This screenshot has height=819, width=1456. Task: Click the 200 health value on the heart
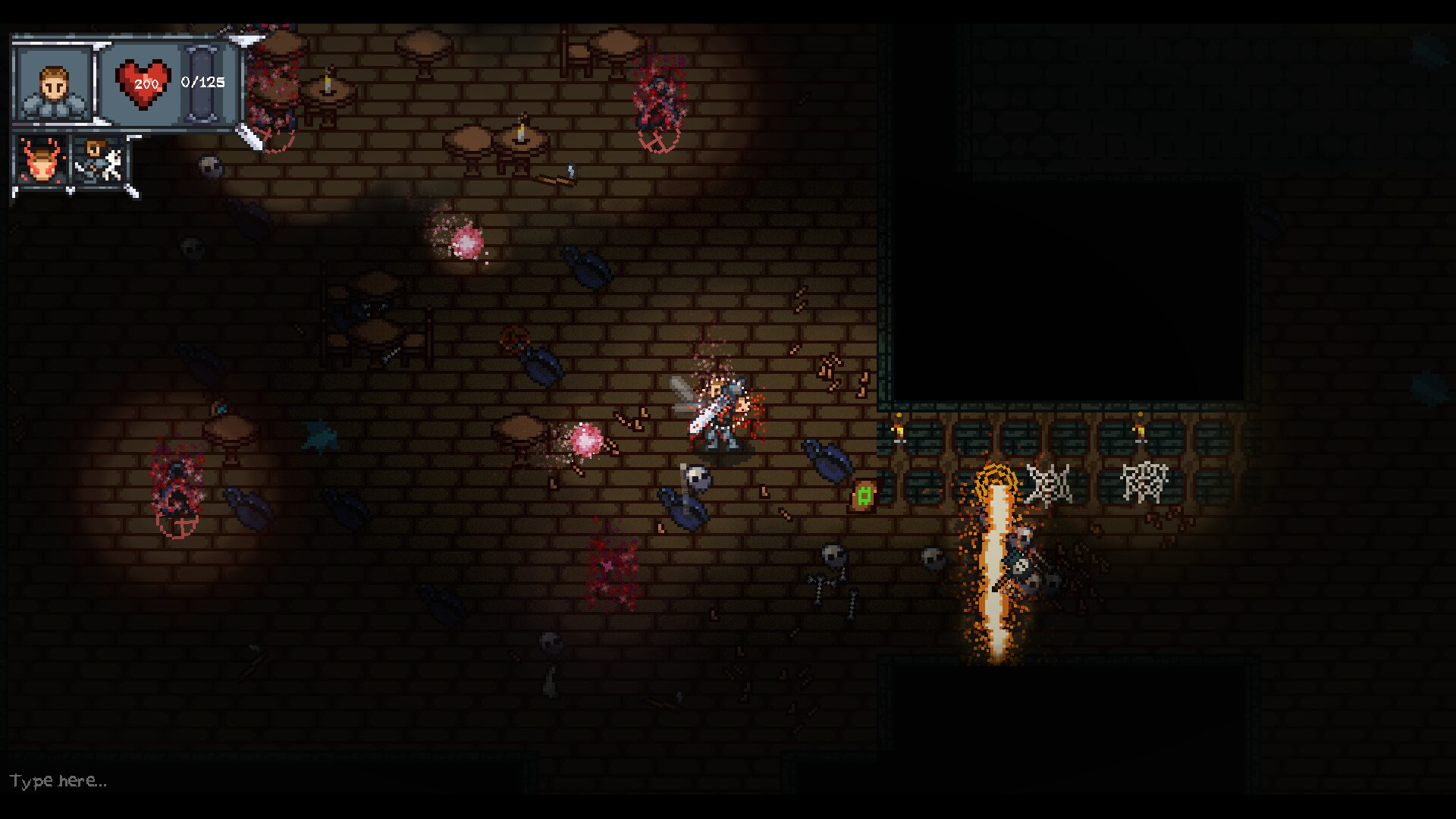146,84
